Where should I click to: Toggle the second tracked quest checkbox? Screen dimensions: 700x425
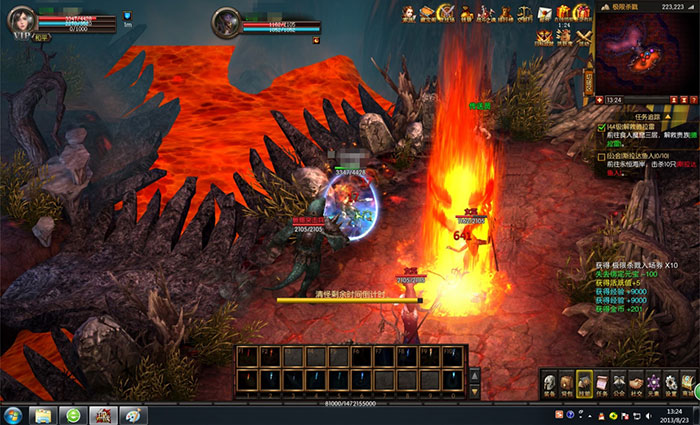601,156
